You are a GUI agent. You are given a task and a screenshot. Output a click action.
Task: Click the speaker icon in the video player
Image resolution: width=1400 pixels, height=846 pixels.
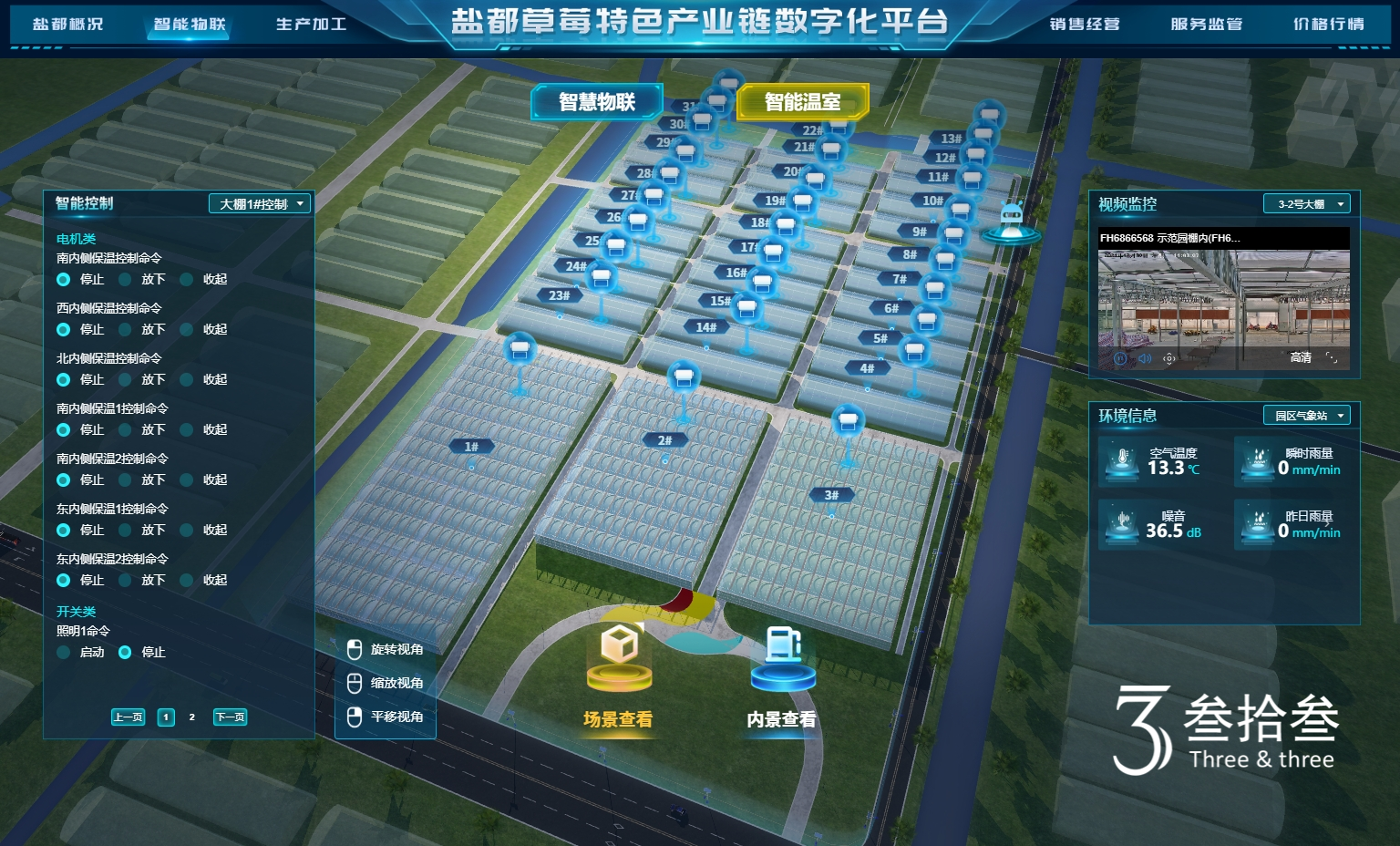(x=1146, y=358)
